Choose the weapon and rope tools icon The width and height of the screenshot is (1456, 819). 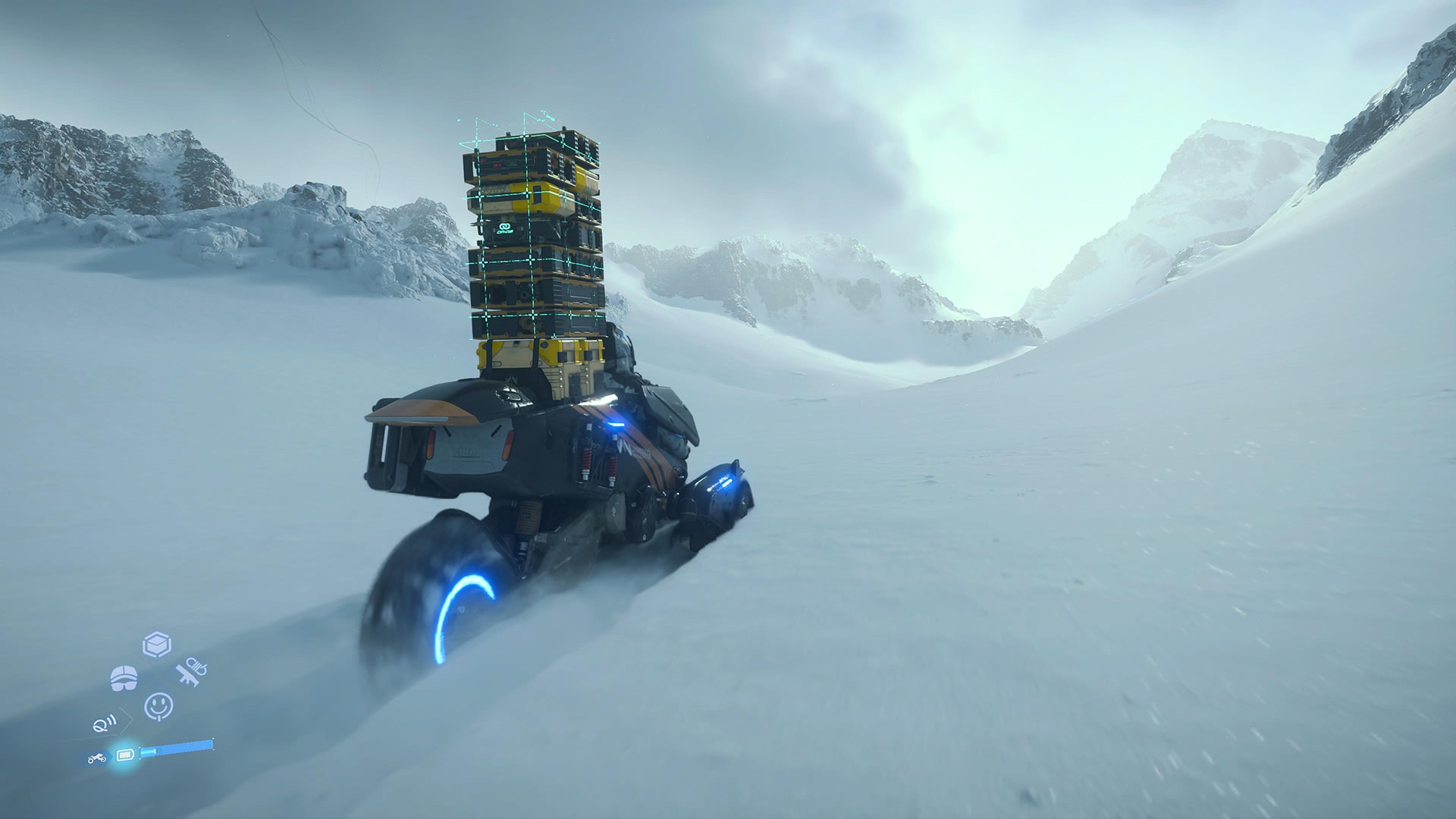(x=190, y=671)
